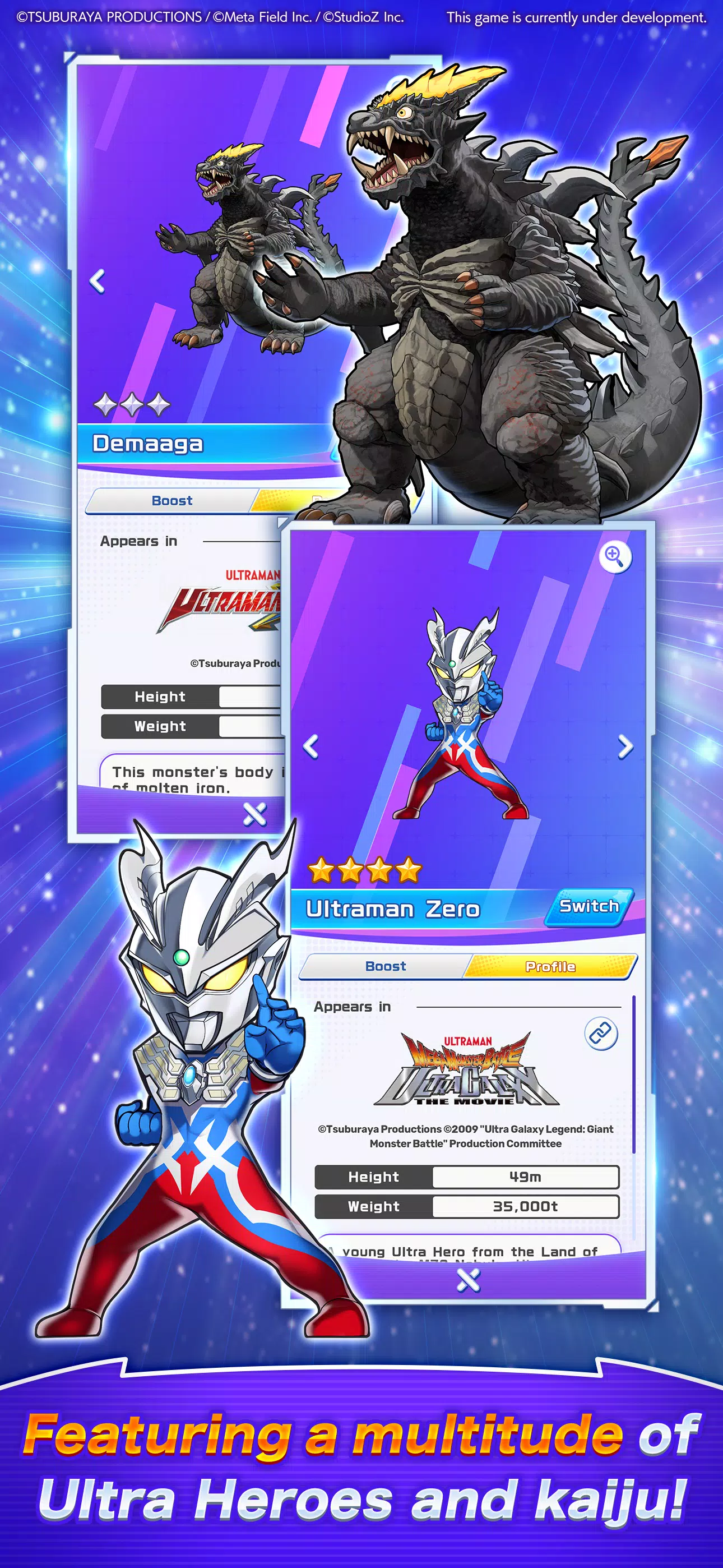Click the left chevron on Ultraman Zero's card
The width and height of the screenshot is (723, 1568).
(312, 746)
